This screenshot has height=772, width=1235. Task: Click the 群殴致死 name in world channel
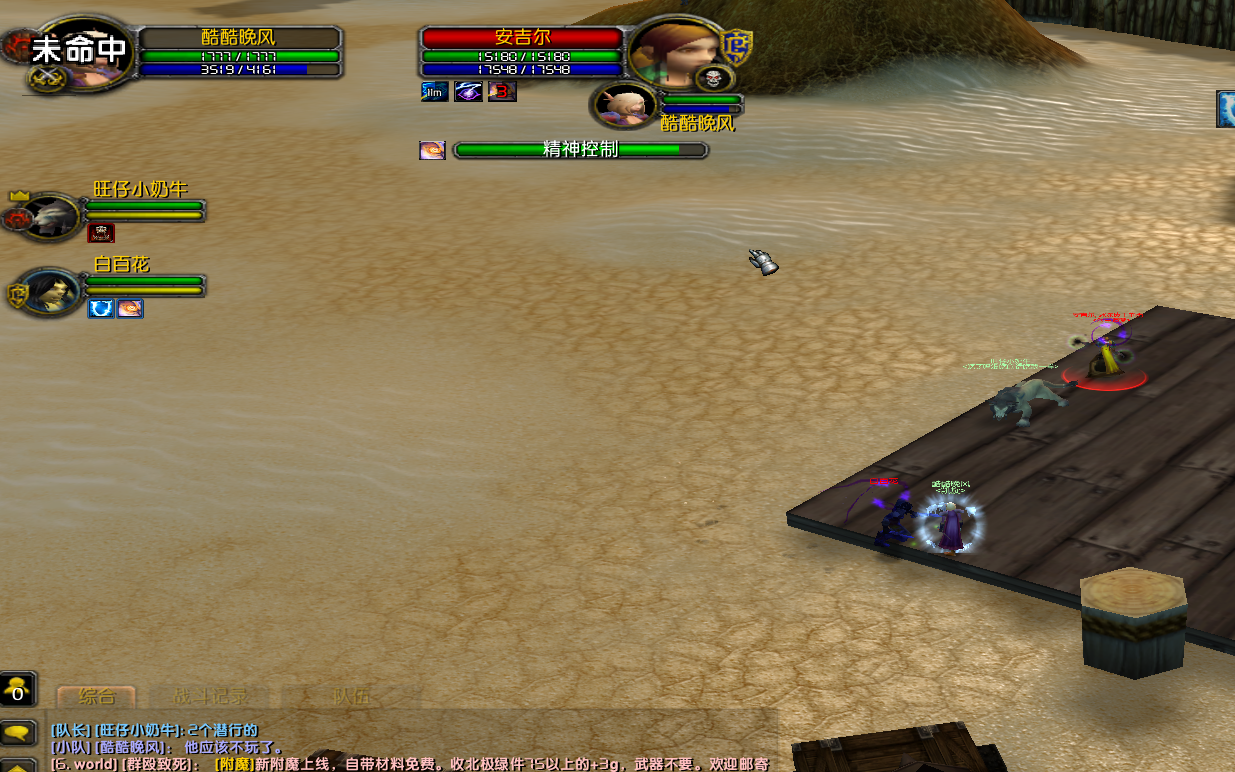tap(158, 765)
